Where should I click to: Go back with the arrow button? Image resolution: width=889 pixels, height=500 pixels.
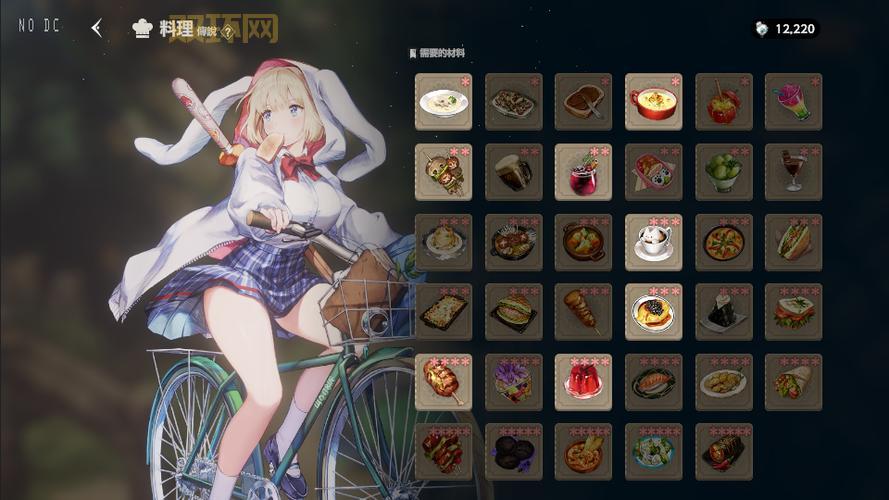[96, 28]
